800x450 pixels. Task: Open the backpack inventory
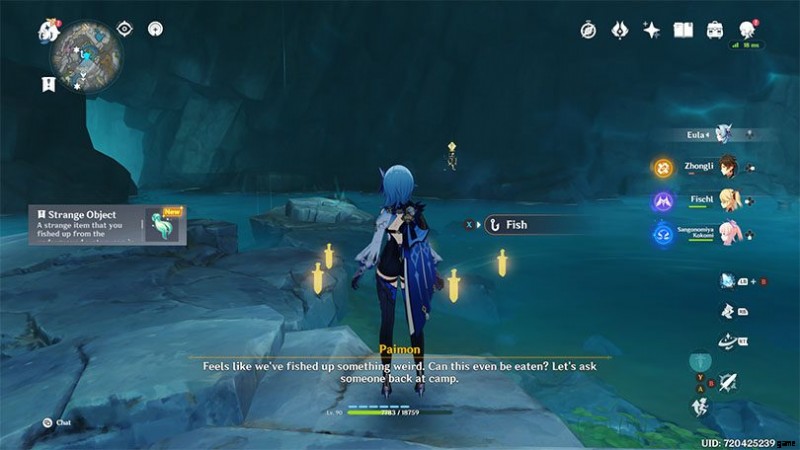click(715, 30)
